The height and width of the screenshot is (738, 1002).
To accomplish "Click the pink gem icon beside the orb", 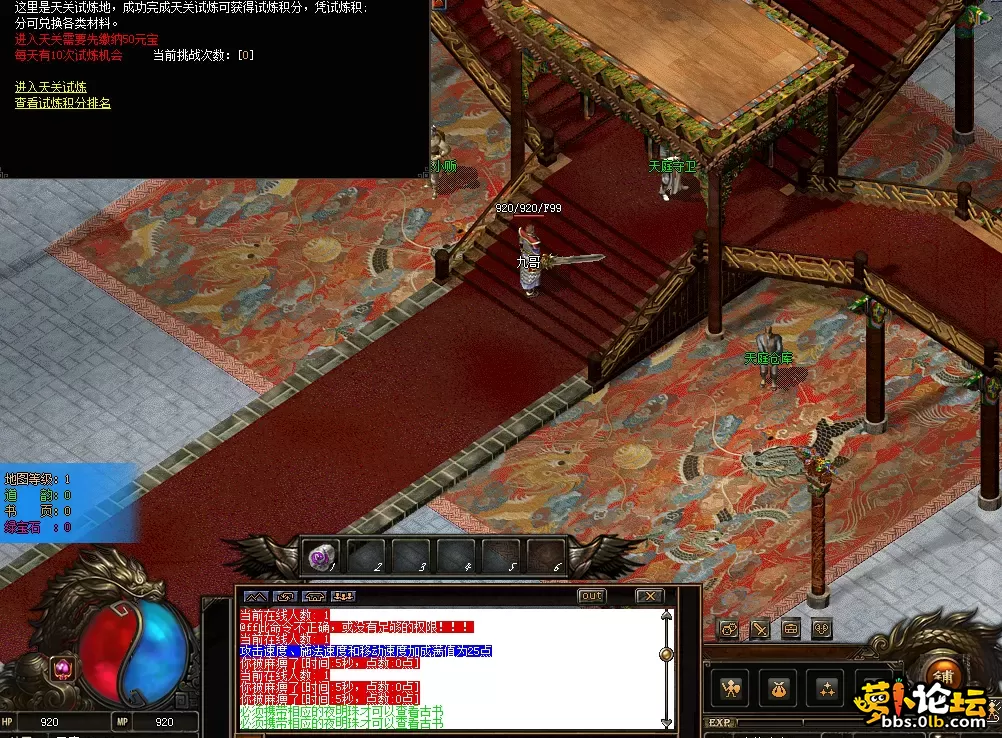I will [x=62, y=667].
